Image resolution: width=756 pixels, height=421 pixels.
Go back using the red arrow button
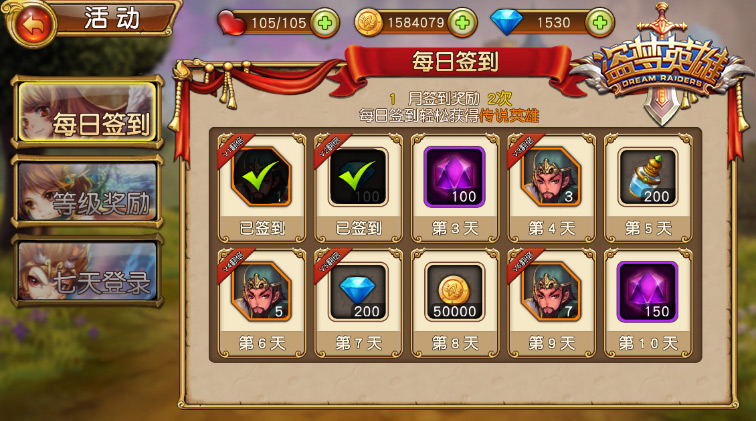[32, 22]
